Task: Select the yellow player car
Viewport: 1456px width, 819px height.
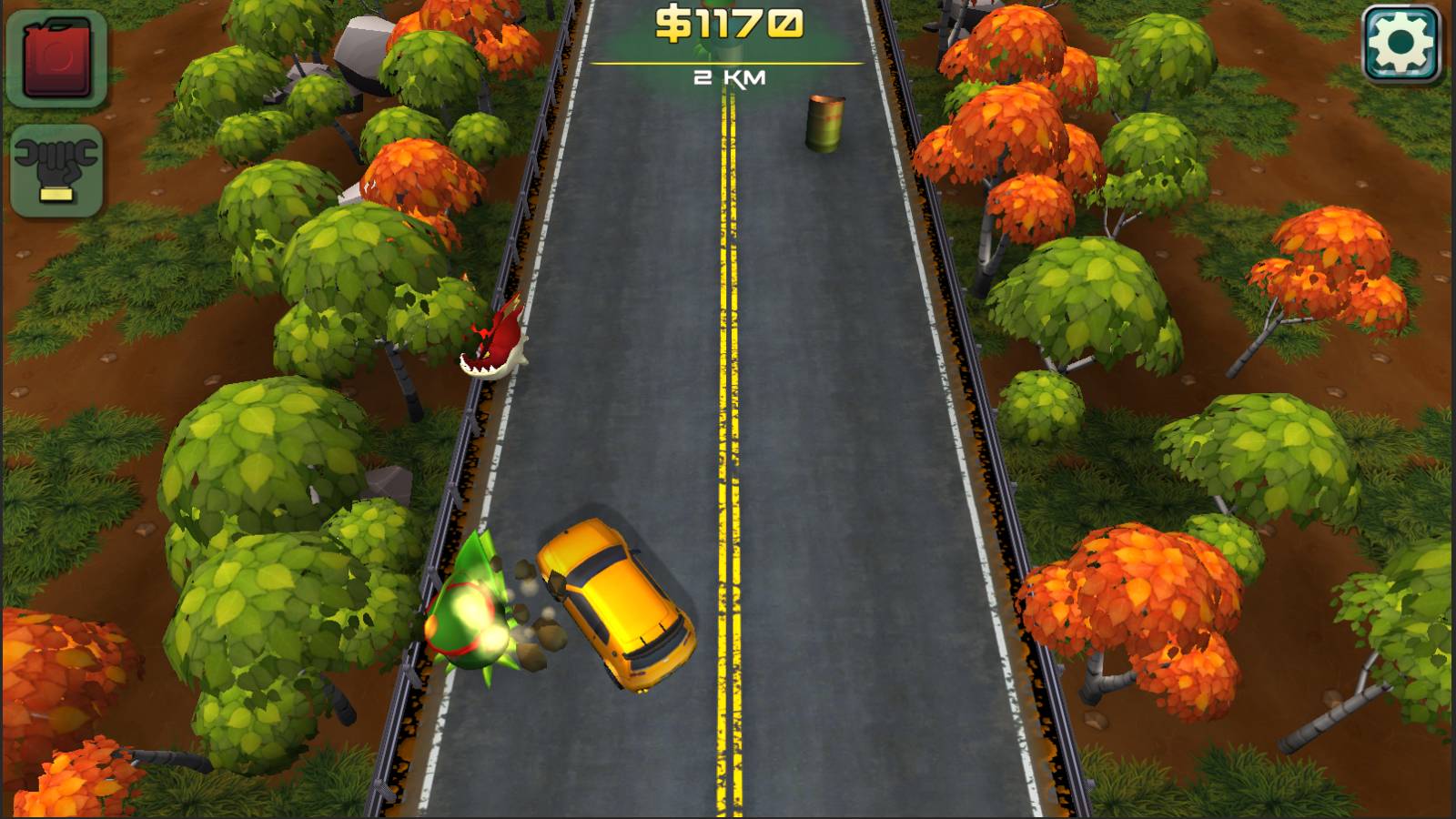Action: pyautogui.click(x=614, y=601)
